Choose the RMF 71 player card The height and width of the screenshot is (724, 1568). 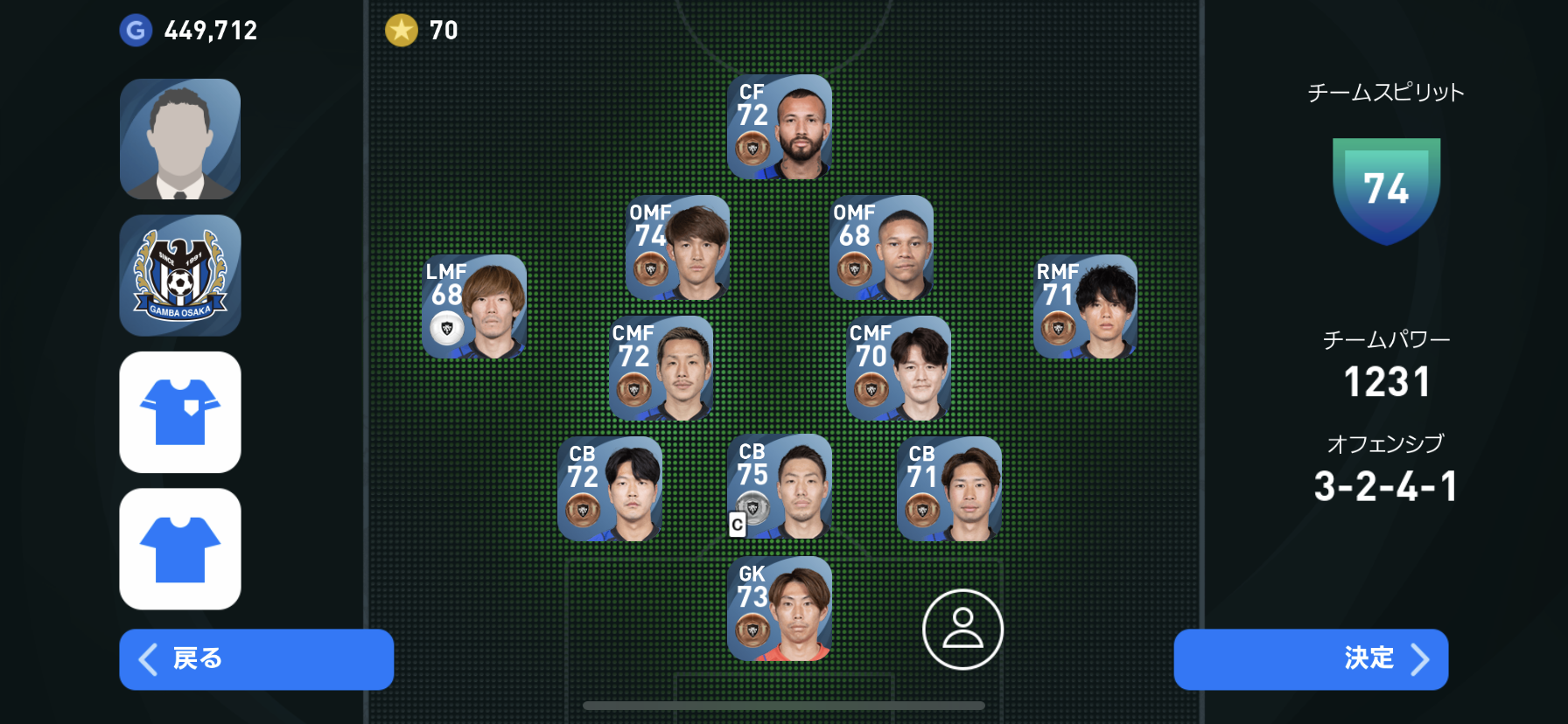coord(1085,307)
